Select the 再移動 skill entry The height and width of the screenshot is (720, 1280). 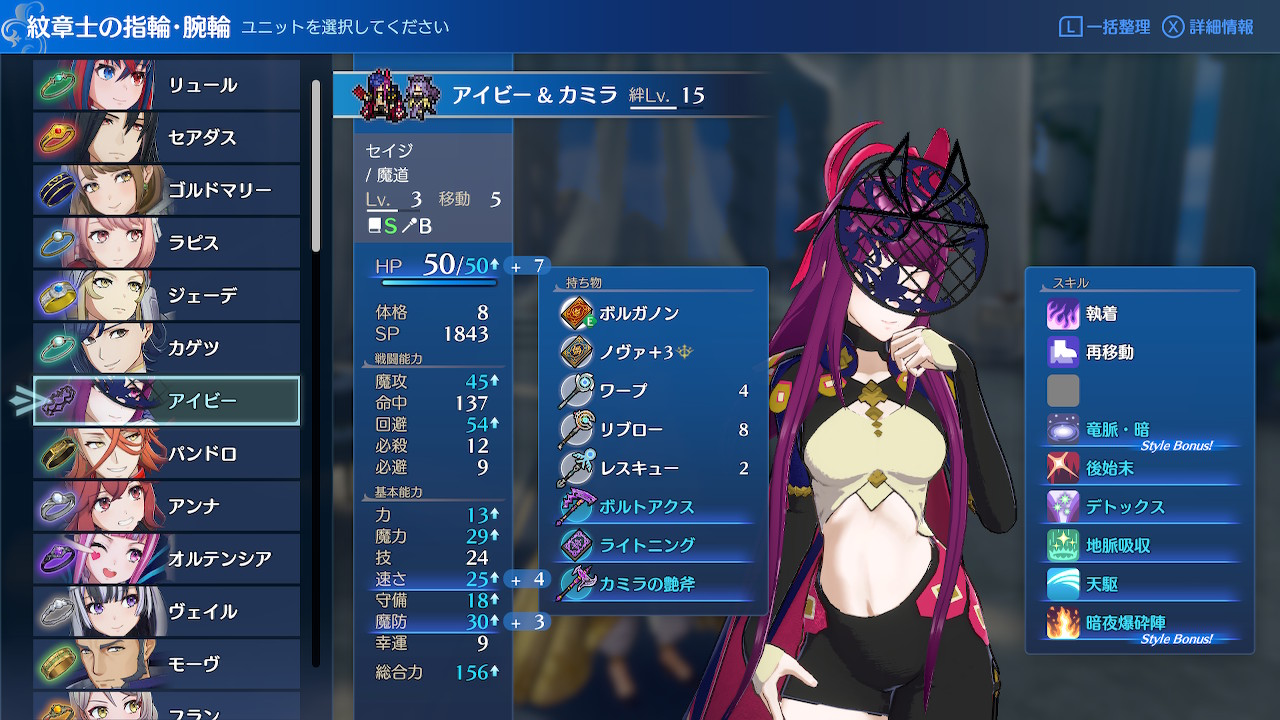1140,352
